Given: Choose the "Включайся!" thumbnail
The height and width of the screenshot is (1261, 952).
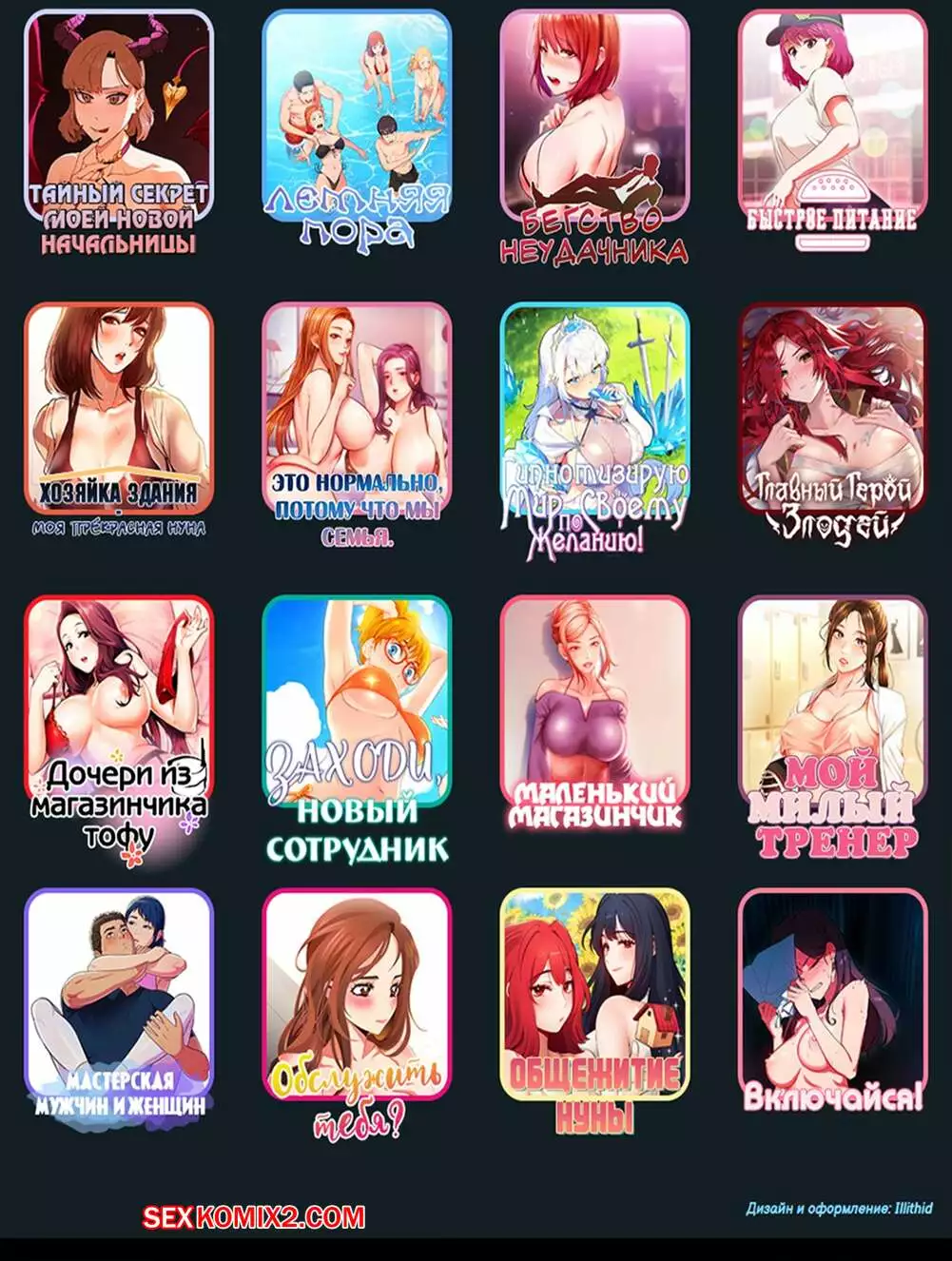Looking at the screenshot, I should coord(832,994).
